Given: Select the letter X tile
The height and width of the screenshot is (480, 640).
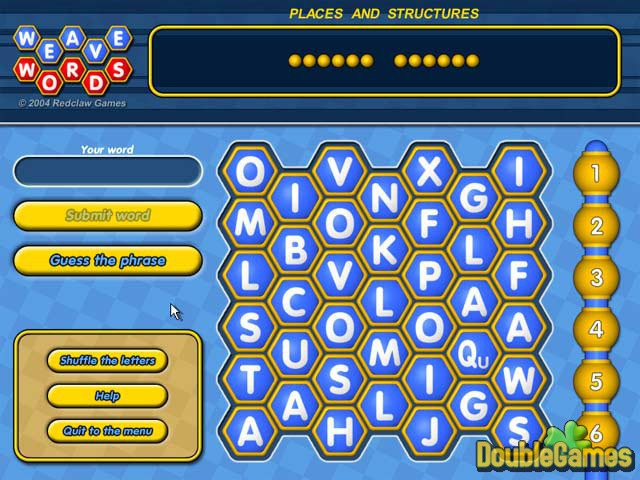Looking at the screenshot, I should [x=429, y=171].
